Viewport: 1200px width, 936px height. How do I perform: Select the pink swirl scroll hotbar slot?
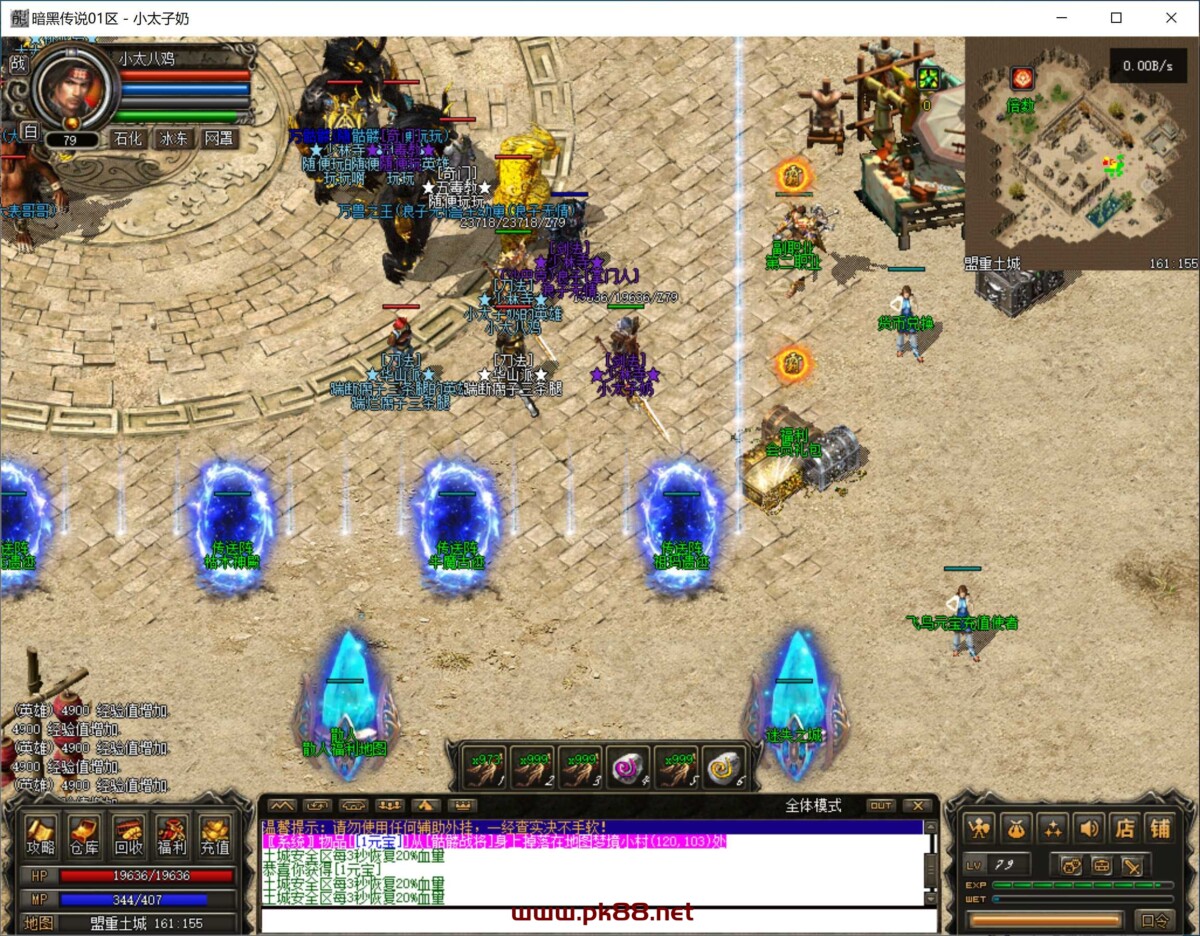629,768
